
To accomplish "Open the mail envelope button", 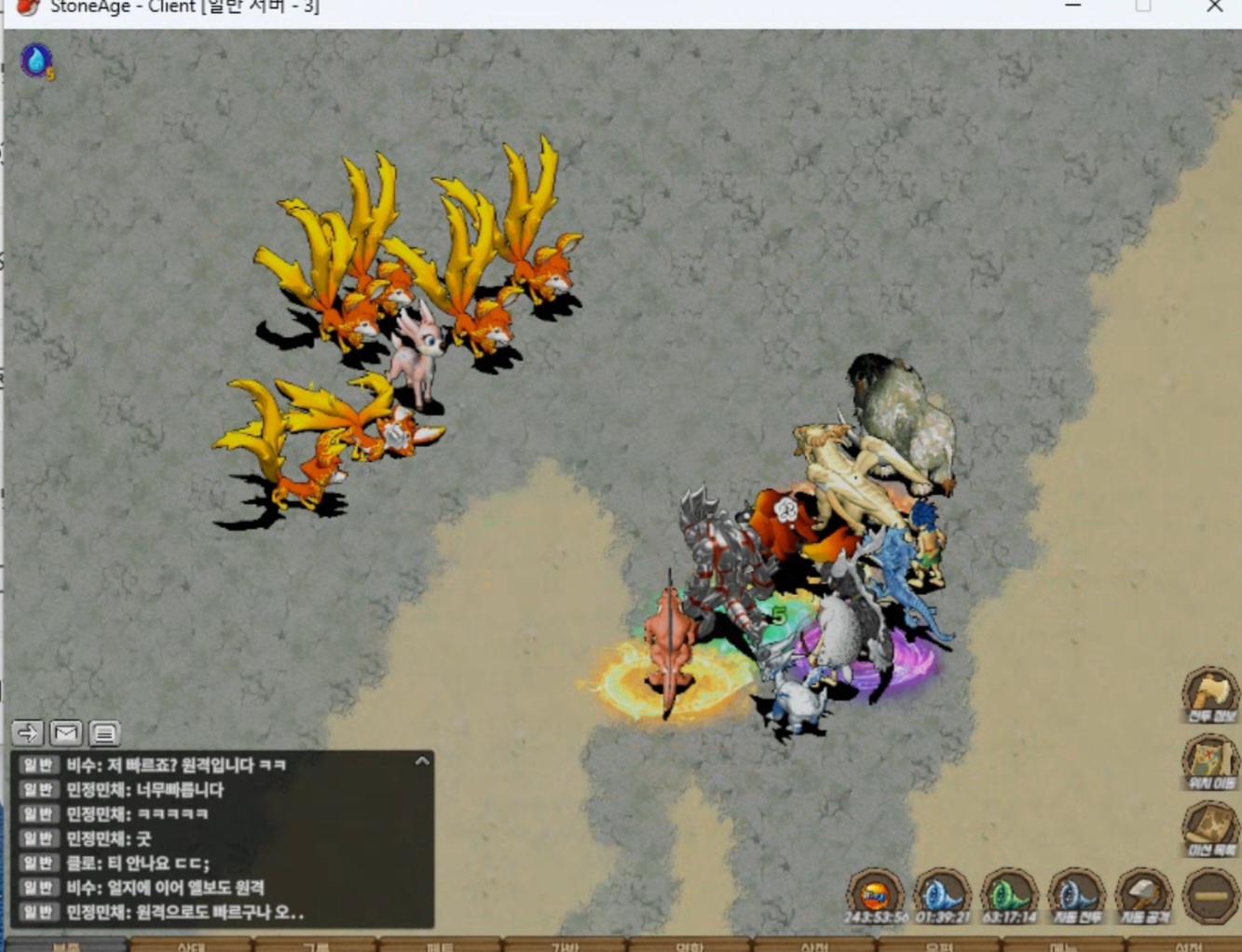I will [66, 733].
